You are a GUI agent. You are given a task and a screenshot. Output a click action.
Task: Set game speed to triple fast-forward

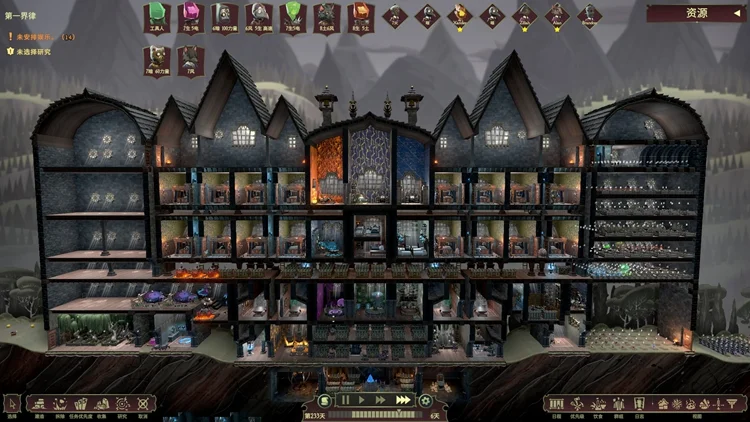click(x=403, y=400)
